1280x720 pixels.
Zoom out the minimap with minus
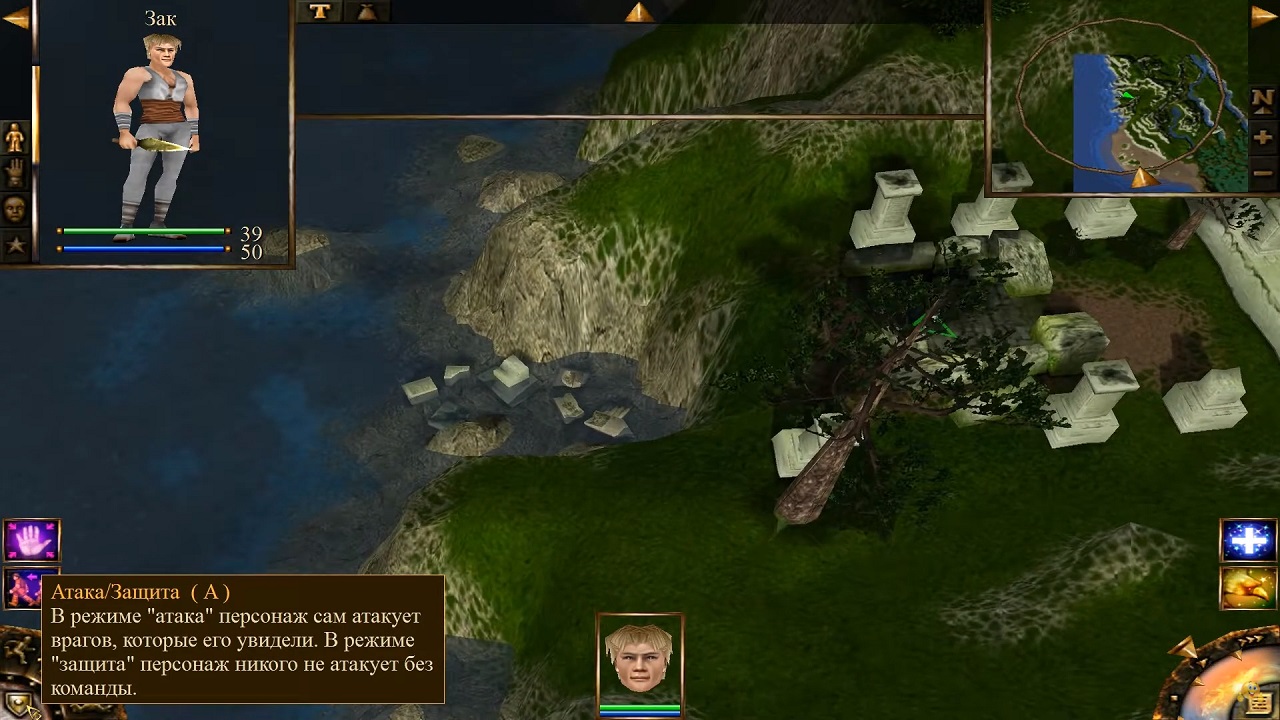[1262, 172]
